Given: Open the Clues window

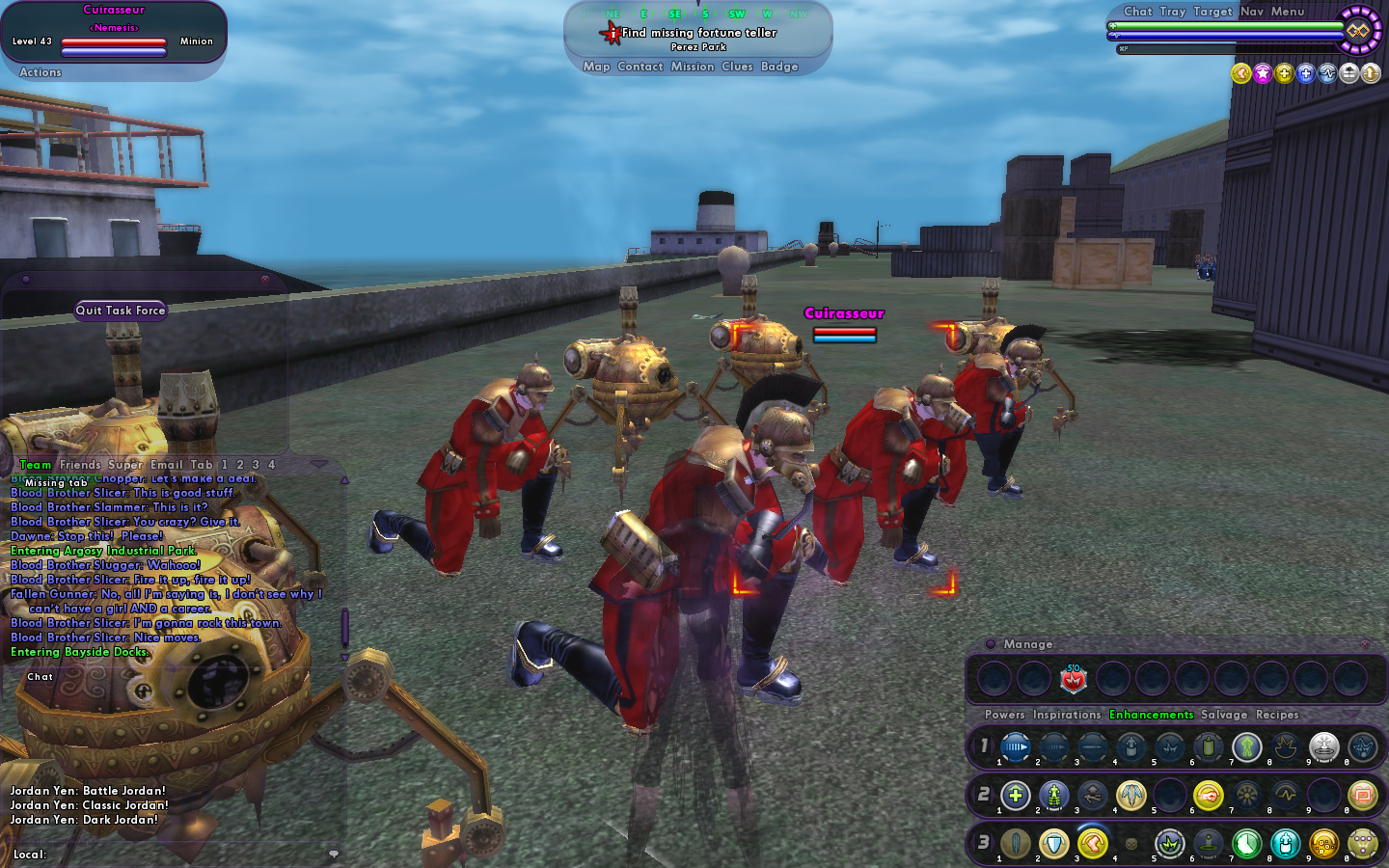Looking at the screenshot, I should [737, 67].
